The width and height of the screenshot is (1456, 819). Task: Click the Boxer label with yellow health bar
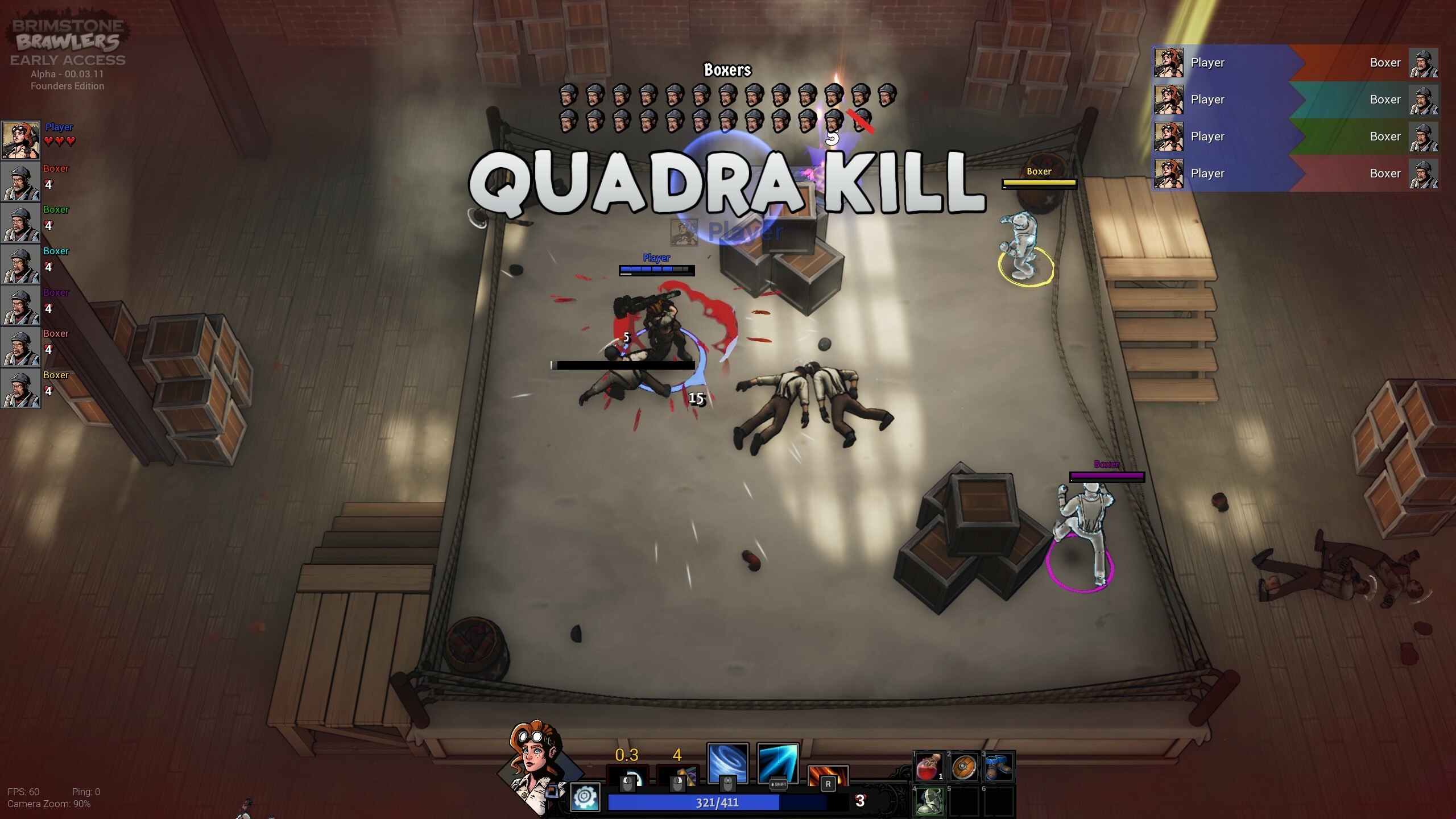tap(1039, 171)
